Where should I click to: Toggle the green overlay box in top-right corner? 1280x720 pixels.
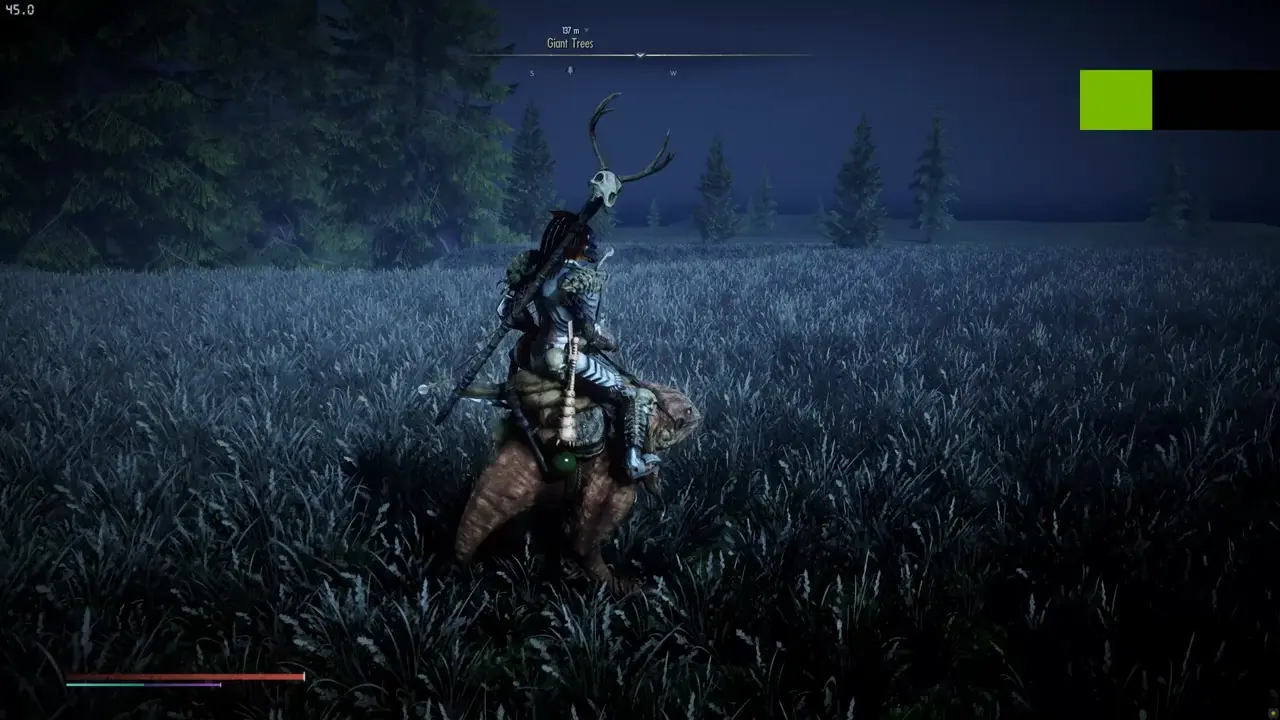point(1117,99)
